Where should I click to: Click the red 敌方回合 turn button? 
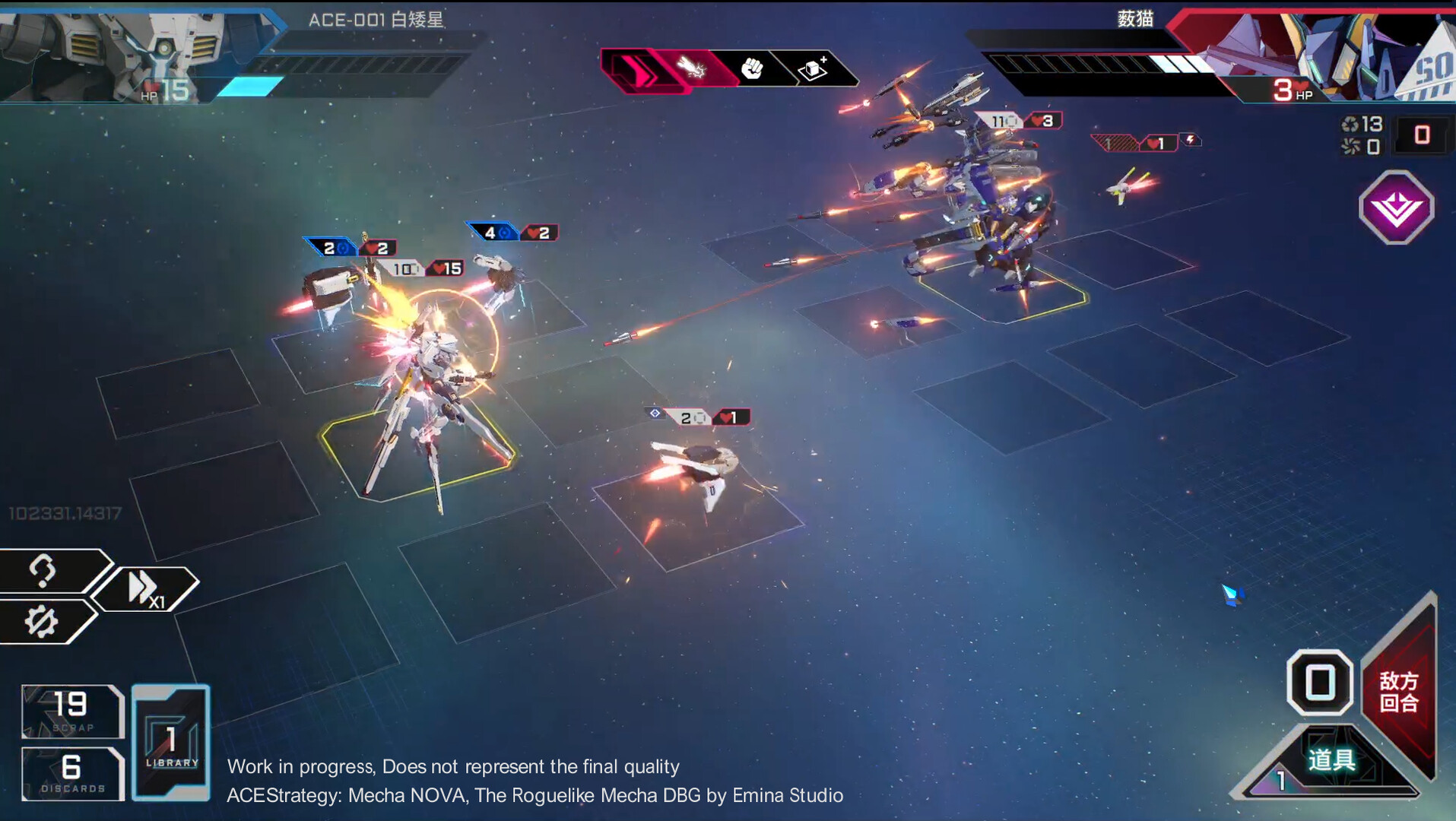1400,690
